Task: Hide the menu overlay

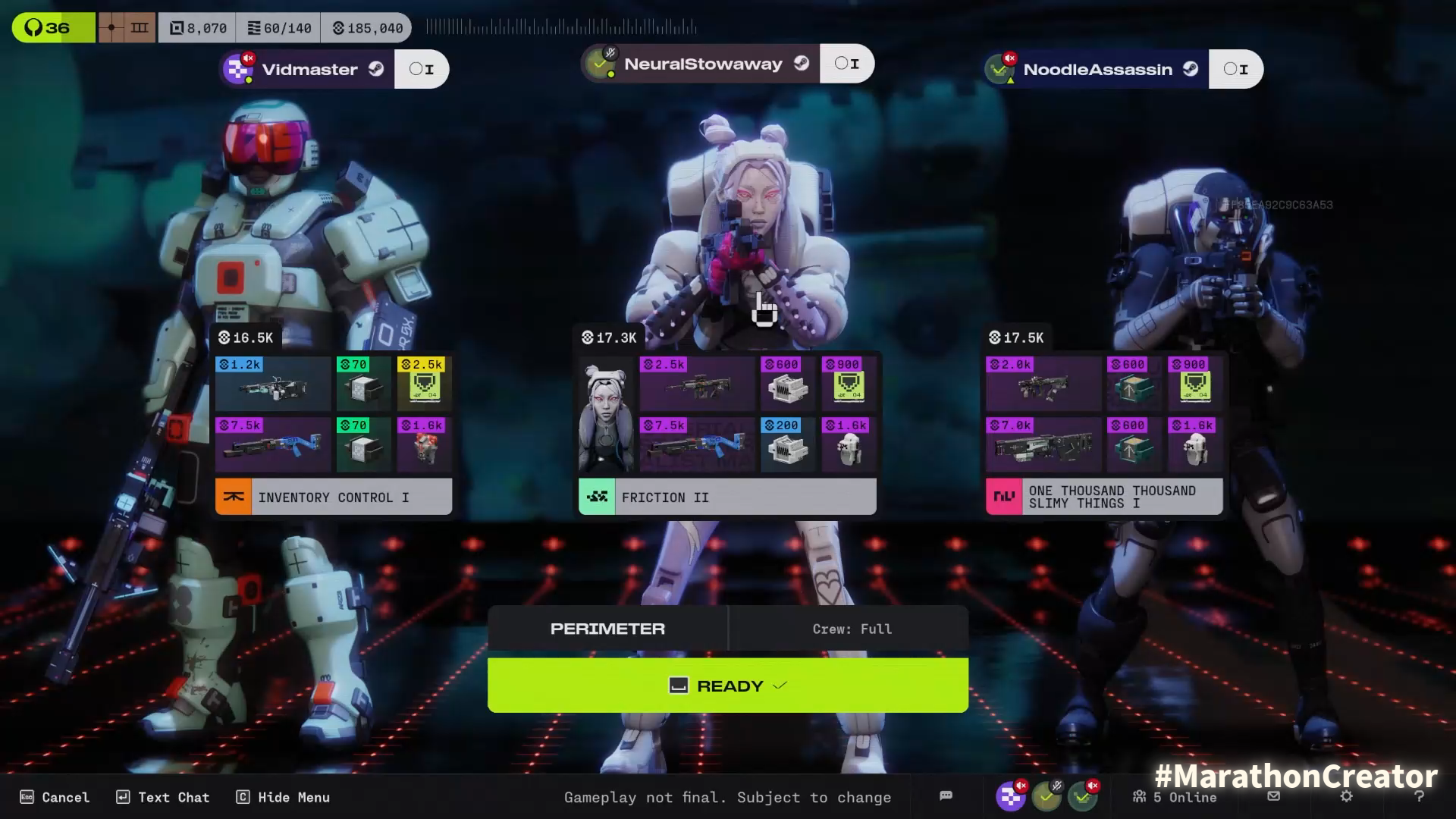Action: [283, 797]
